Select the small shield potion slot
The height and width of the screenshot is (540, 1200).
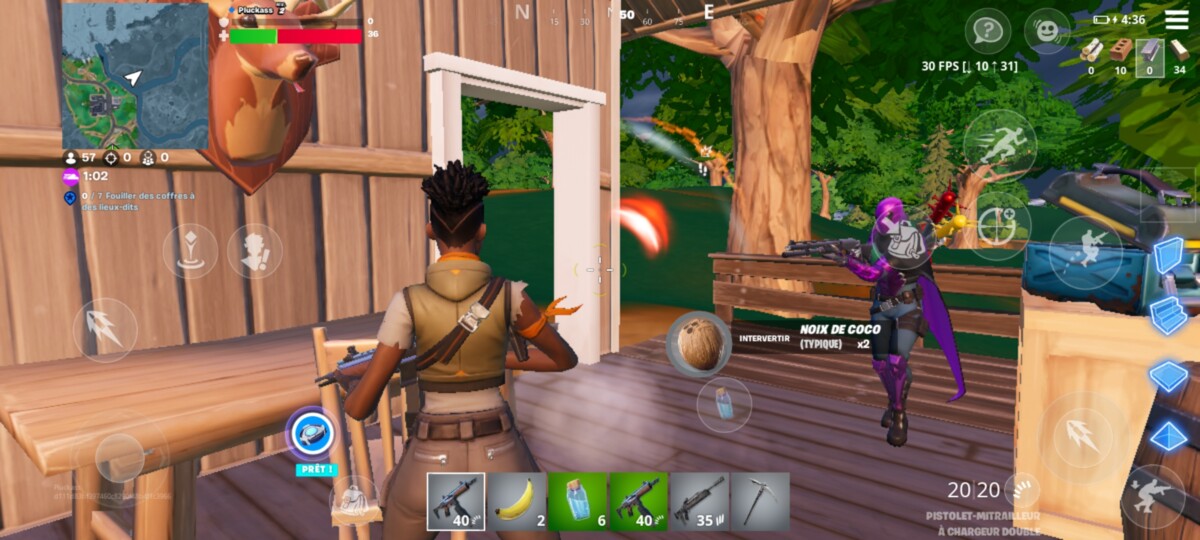tap(577, 501)
